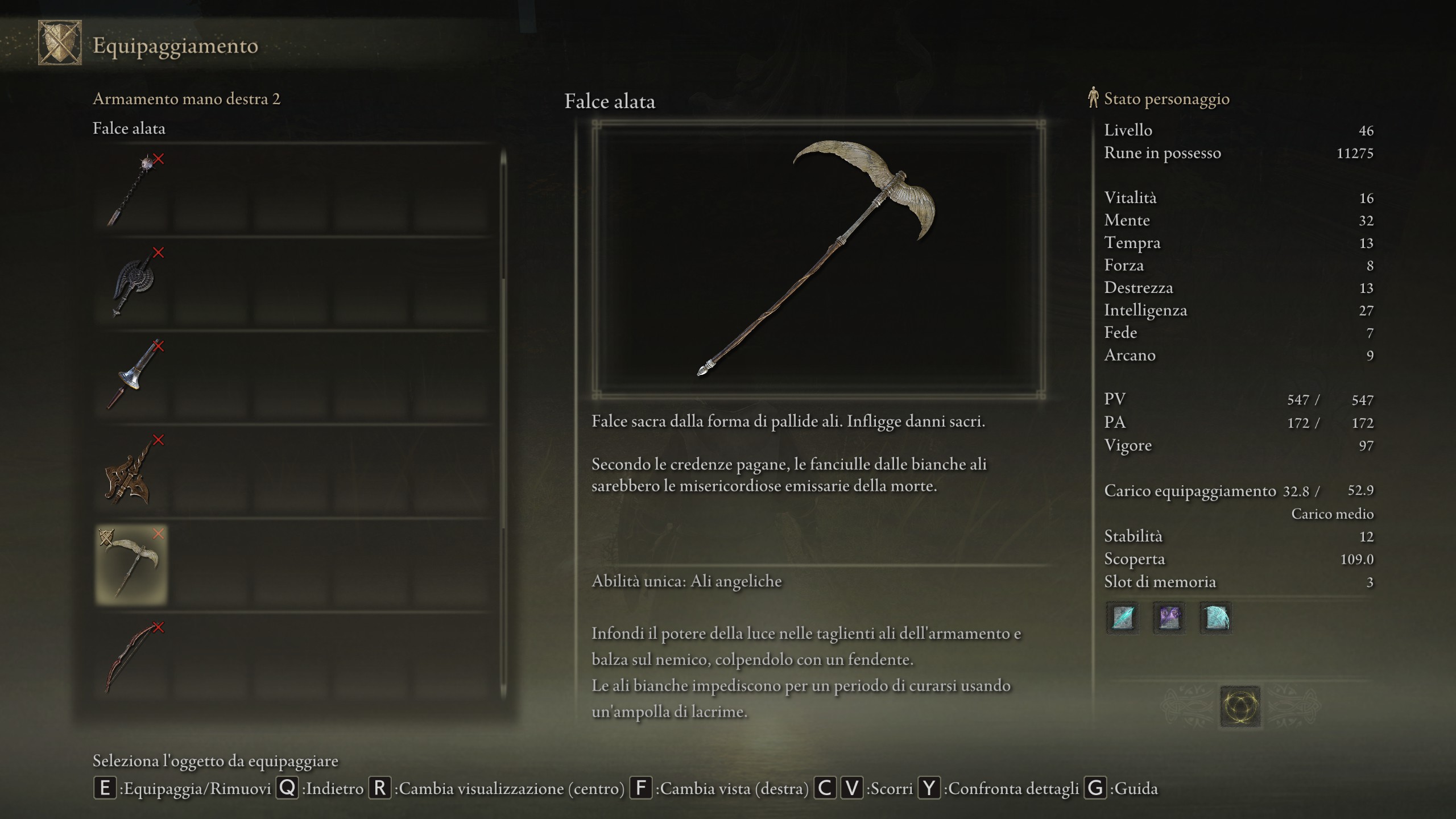Viewport: 1456px width, 819px height.
Task: Click the cyan crescent blade spell scroll
Action: point(1215,618)
